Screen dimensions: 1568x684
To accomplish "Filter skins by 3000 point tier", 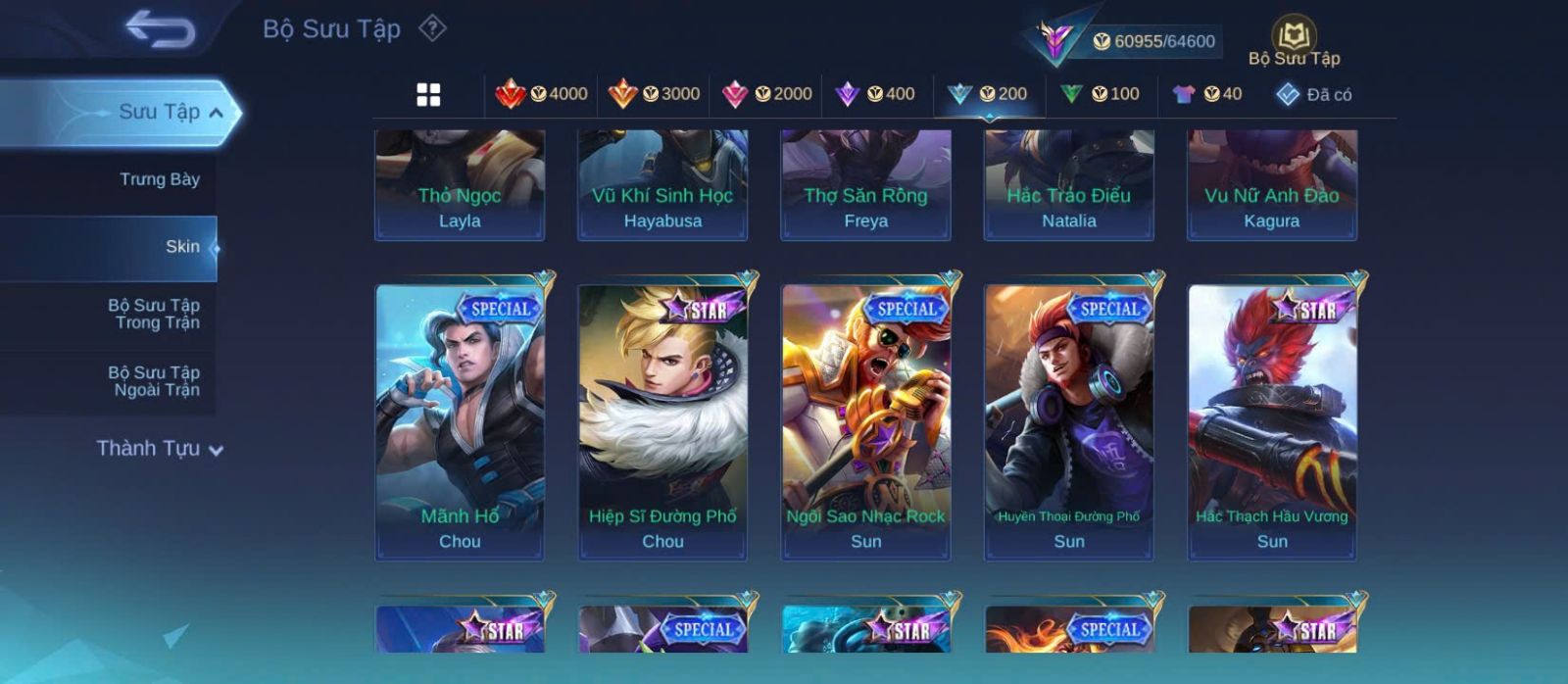I will 654,94.
